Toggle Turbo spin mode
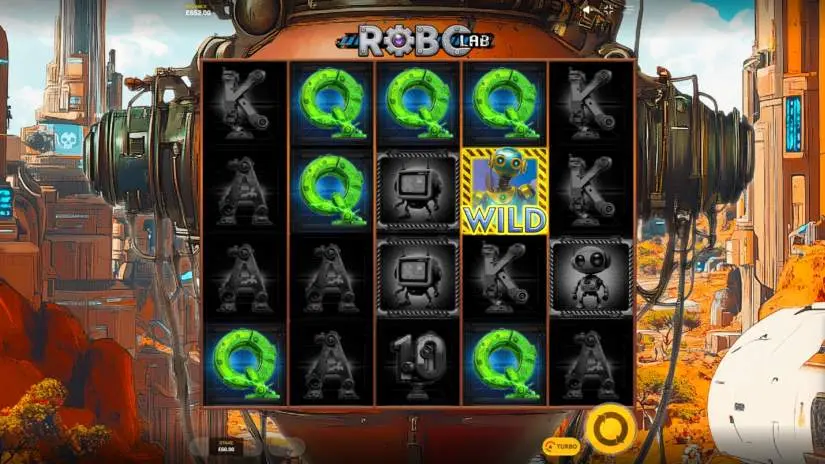 (562, 444)
